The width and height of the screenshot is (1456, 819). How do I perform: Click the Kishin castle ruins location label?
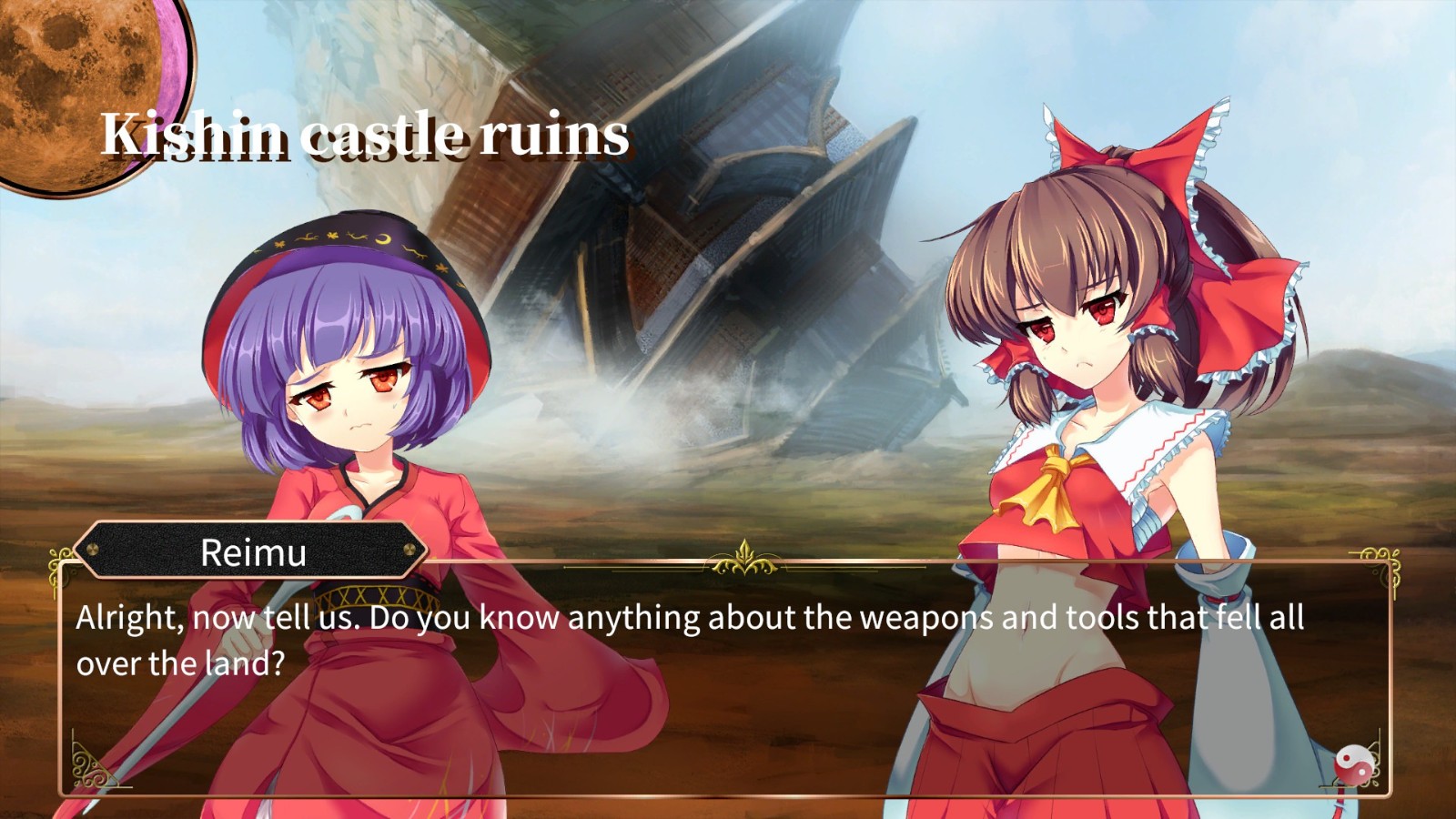[x=364, y=136]
